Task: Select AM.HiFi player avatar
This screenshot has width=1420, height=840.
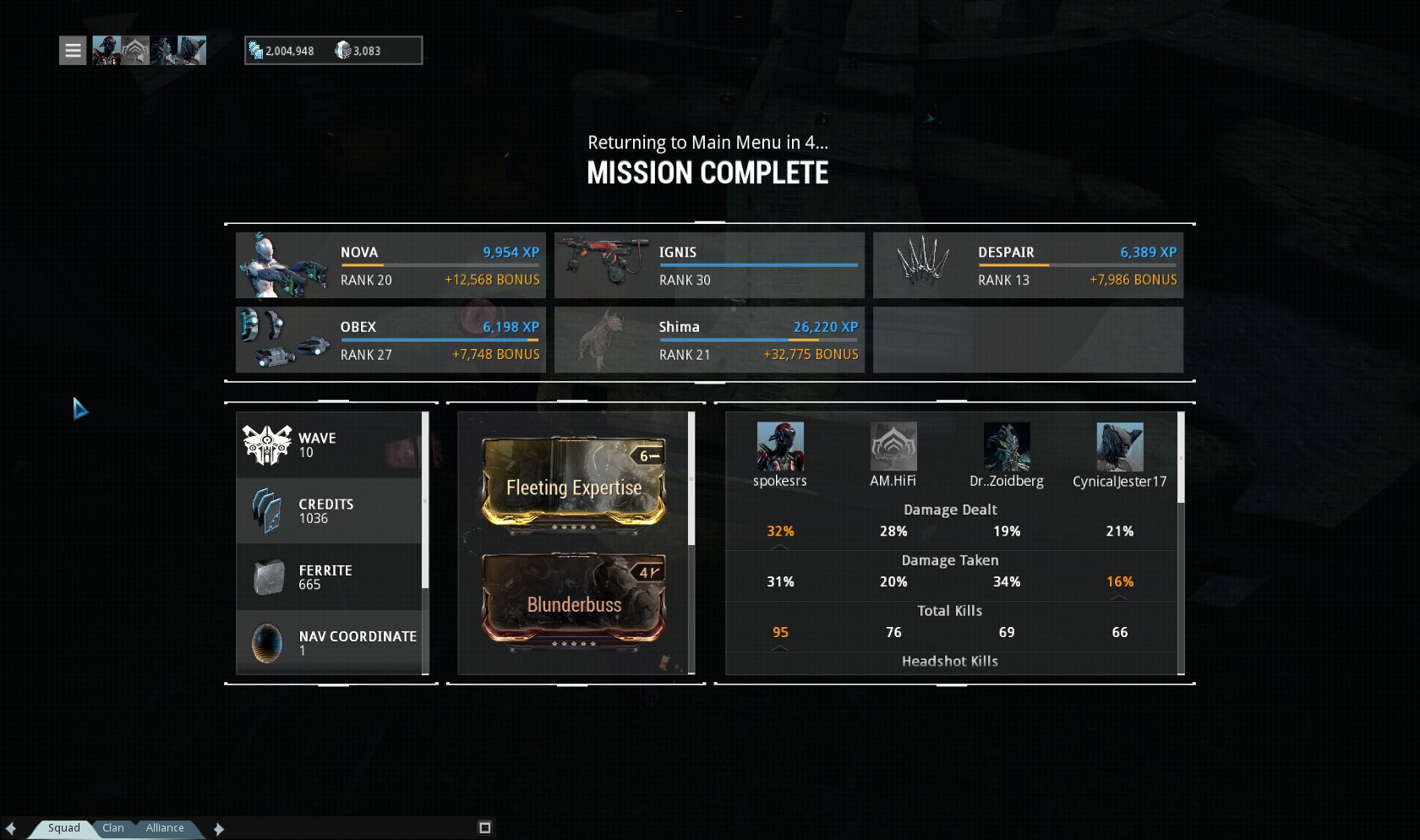Action: pos(893,447)
